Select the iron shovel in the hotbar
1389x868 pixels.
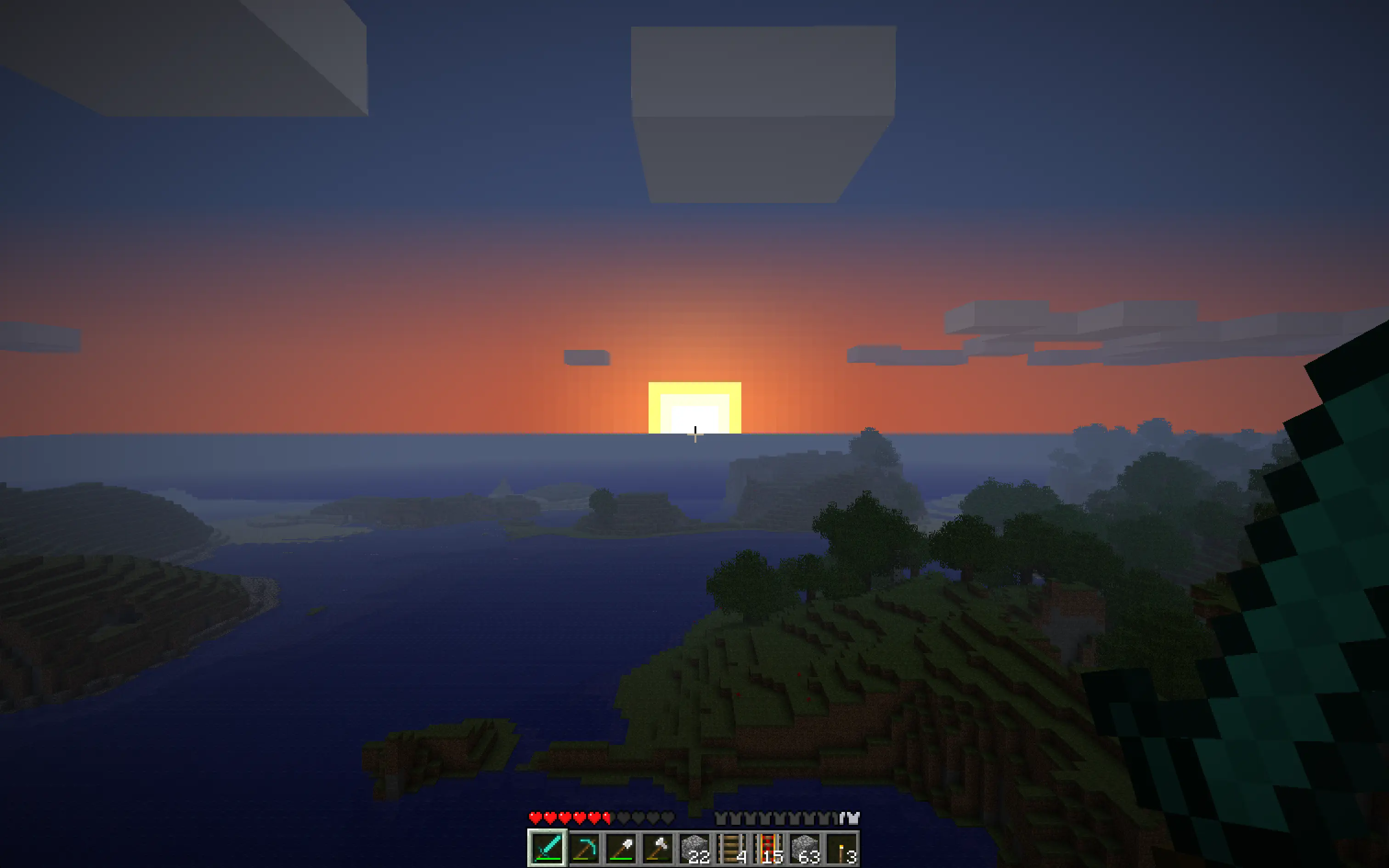(x=622, y=849)
